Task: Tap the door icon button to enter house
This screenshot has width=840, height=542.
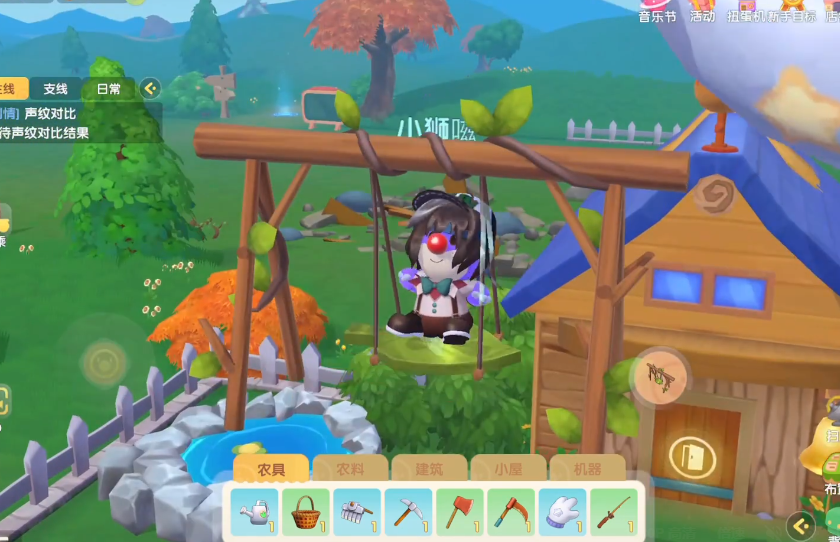Action: pyautogui.click(x=686, y=455)
